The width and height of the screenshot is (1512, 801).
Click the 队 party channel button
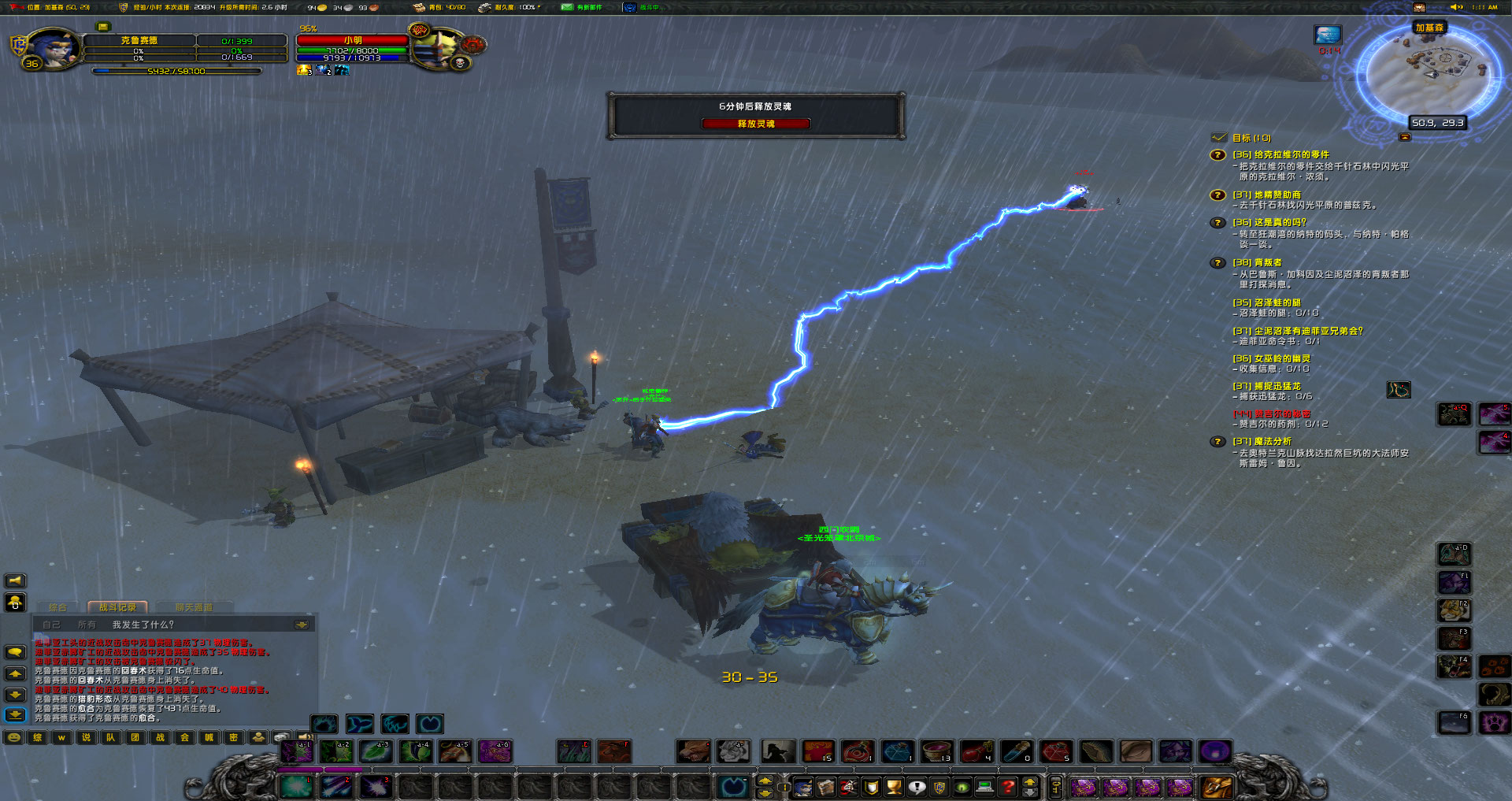tap(110, 737)
